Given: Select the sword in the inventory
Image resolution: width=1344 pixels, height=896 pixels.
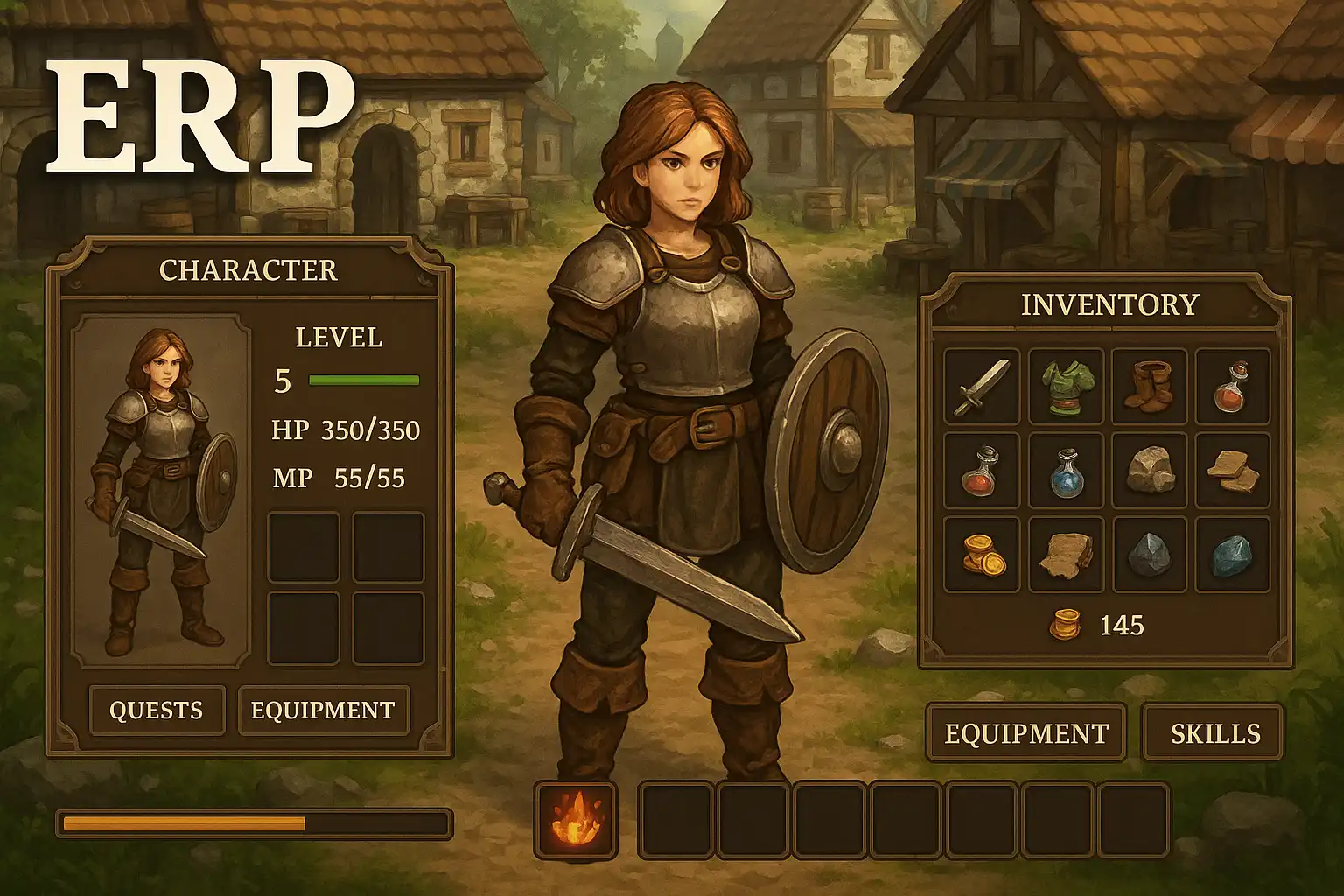Looking at the screenshot, I should (x=982, y=387).
